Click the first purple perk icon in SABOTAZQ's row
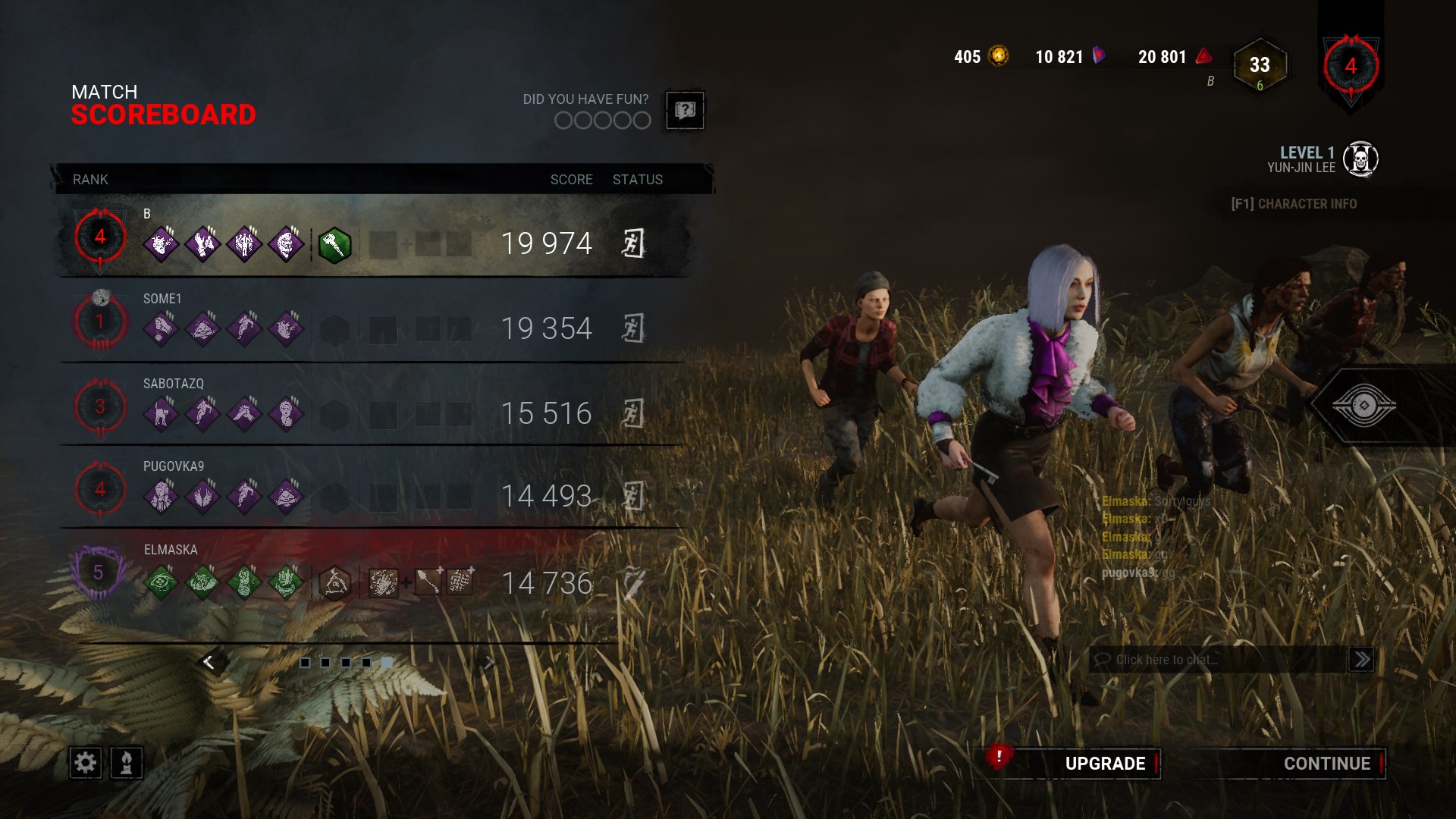 coord(161,413)
